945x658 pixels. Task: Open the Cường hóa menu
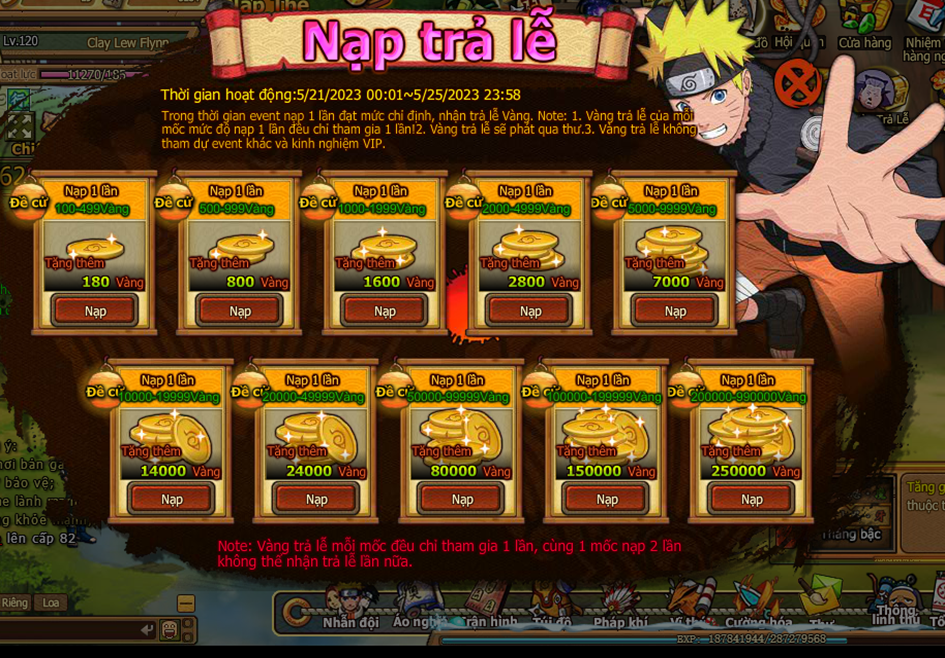(x=758, y=608)
